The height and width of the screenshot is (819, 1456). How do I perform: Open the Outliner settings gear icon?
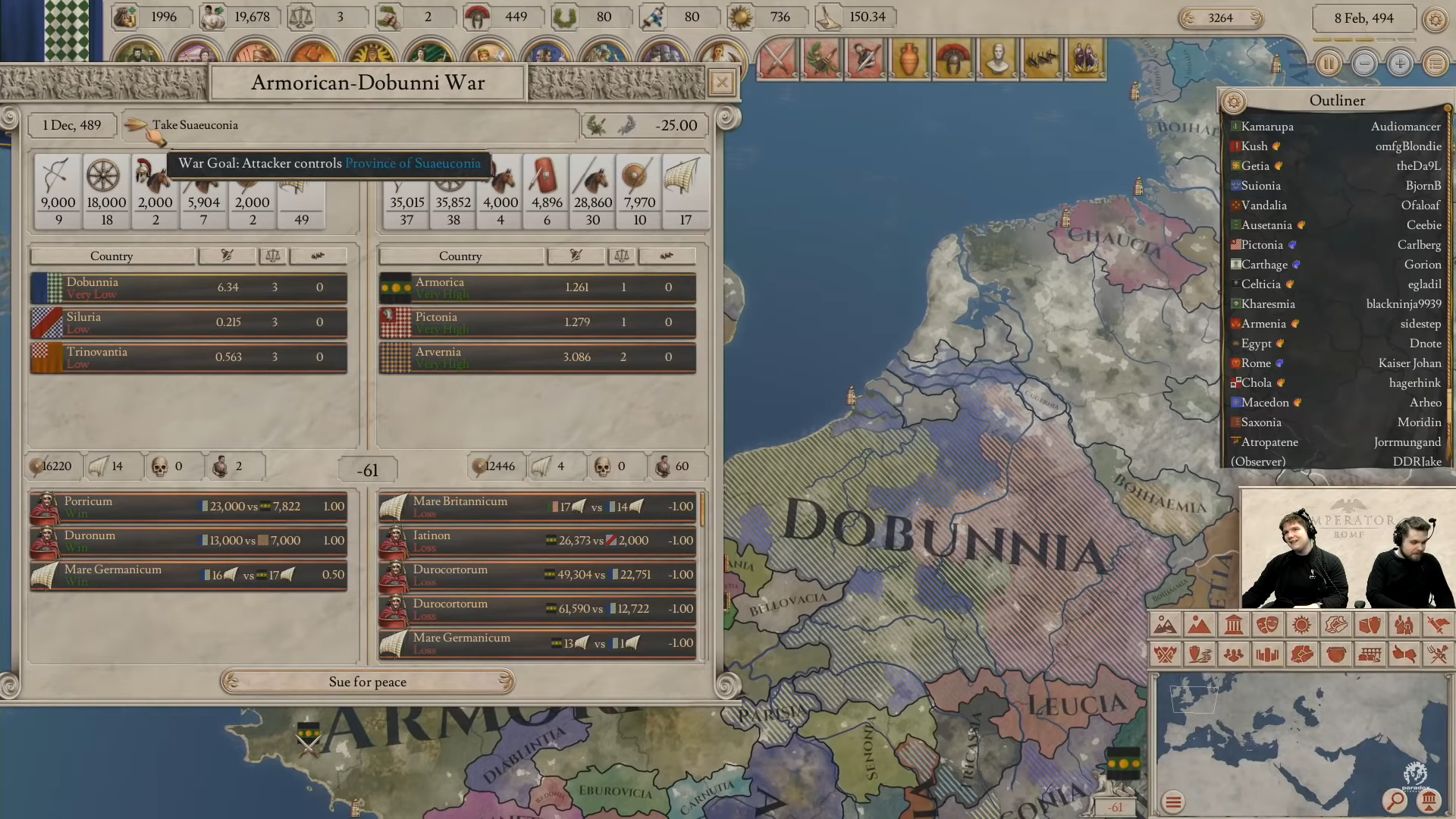coord(1235,102)
